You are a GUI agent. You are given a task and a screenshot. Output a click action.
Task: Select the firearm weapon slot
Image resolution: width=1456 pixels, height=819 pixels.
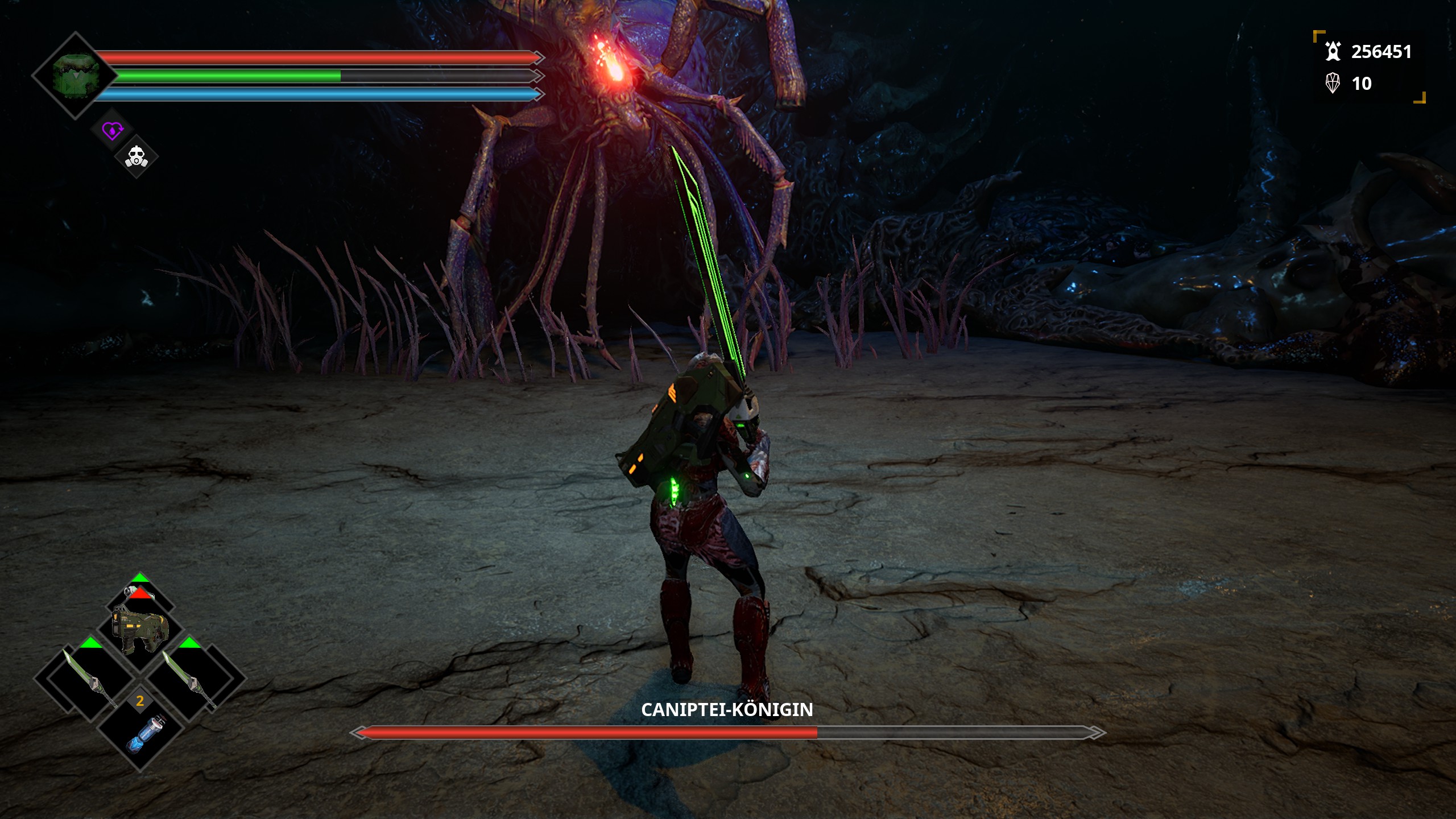click(140, 630)
